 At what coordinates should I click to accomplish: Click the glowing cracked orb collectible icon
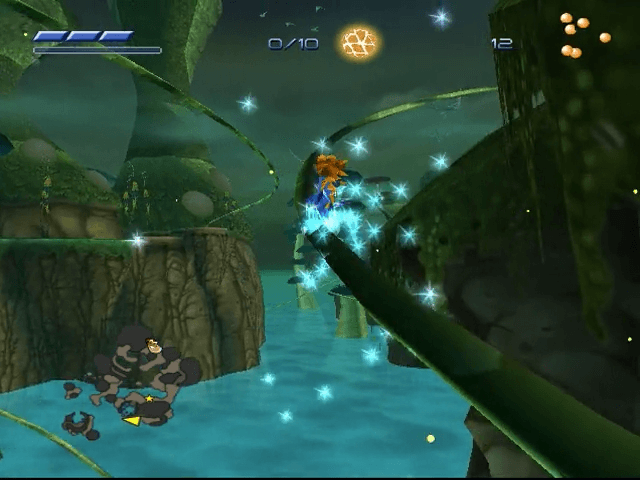tap(358, 42)
